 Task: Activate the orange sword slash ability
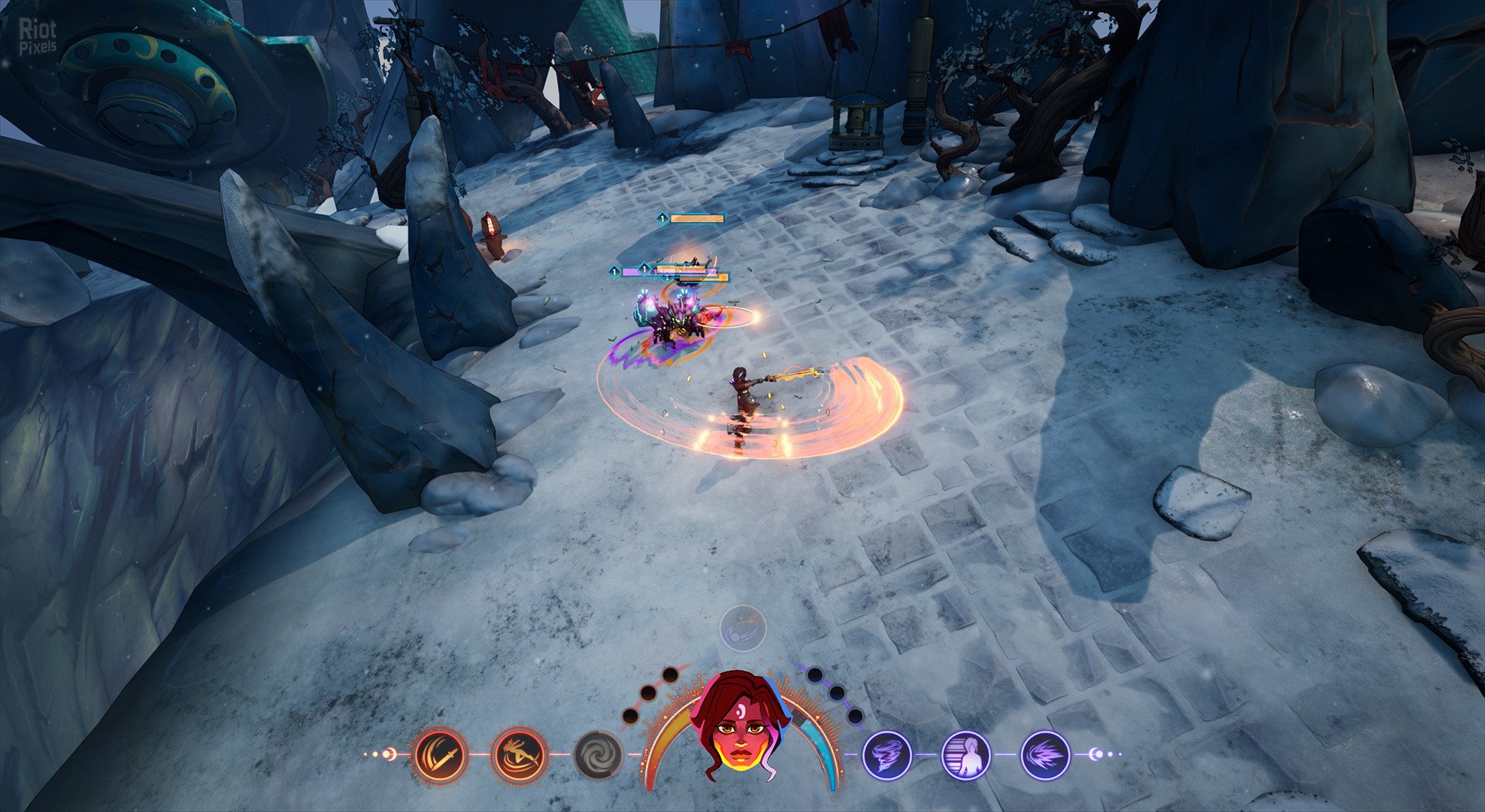point(439,754)
